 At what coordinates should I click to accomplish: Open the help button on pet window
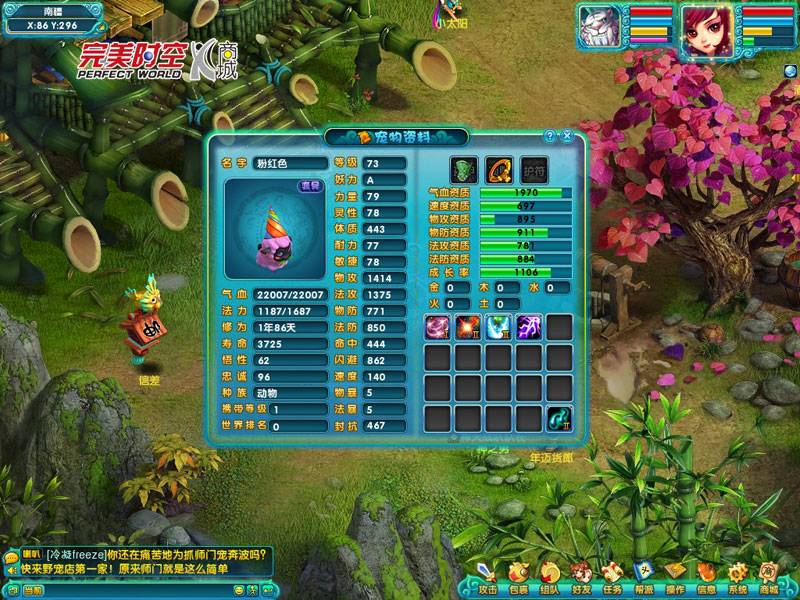(550, 136)
